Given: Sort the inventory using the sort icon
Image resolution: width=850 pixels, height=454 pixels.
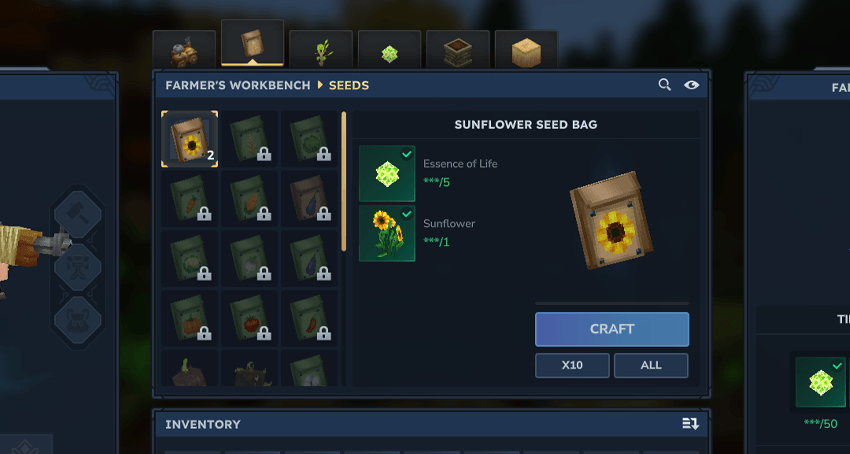Looking at the screenshot, I should (x=690, y=424).
